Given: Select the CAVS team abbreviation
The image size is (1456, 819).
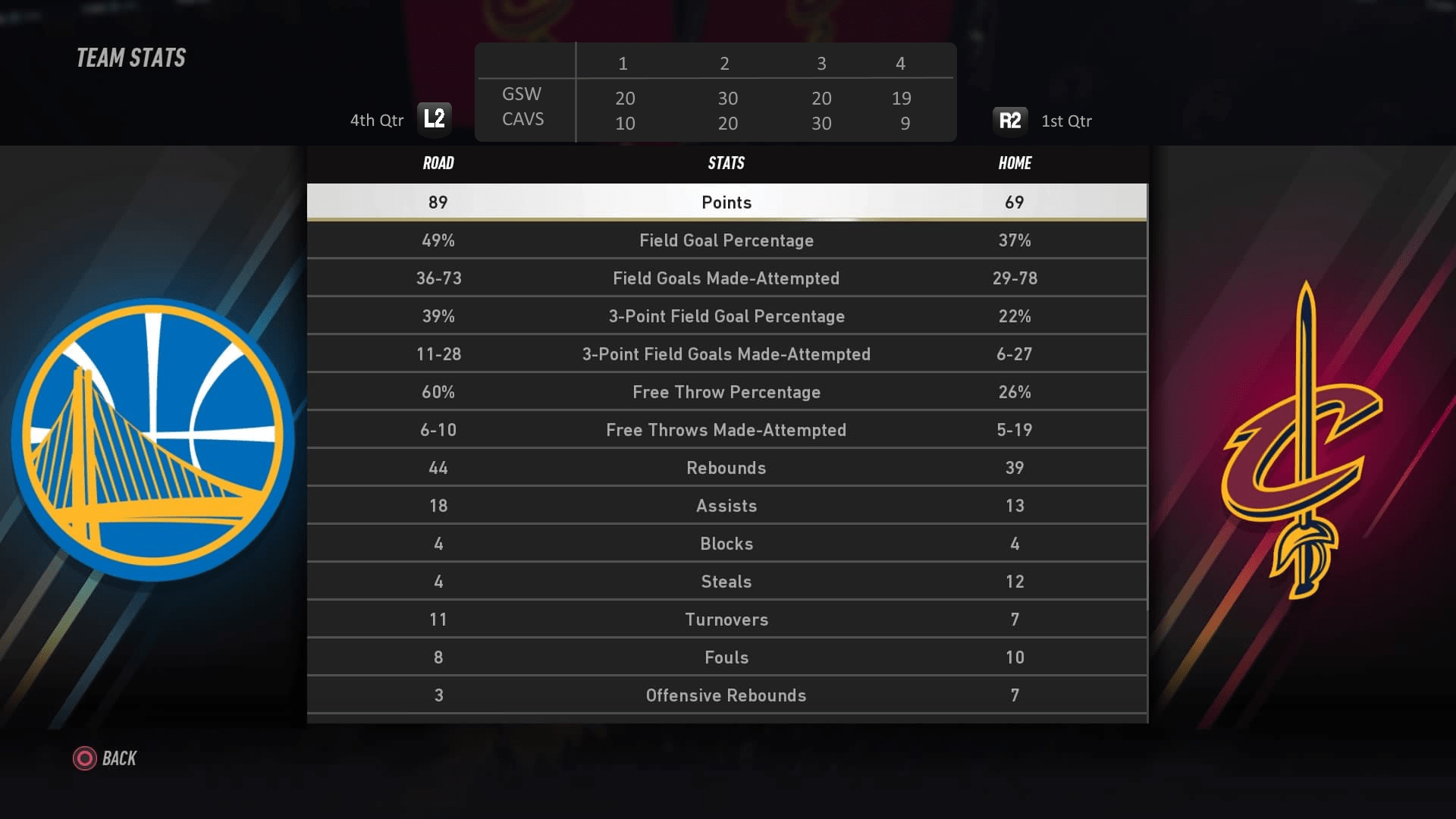Looking at the screenshot, I should (x=523, y=120).
